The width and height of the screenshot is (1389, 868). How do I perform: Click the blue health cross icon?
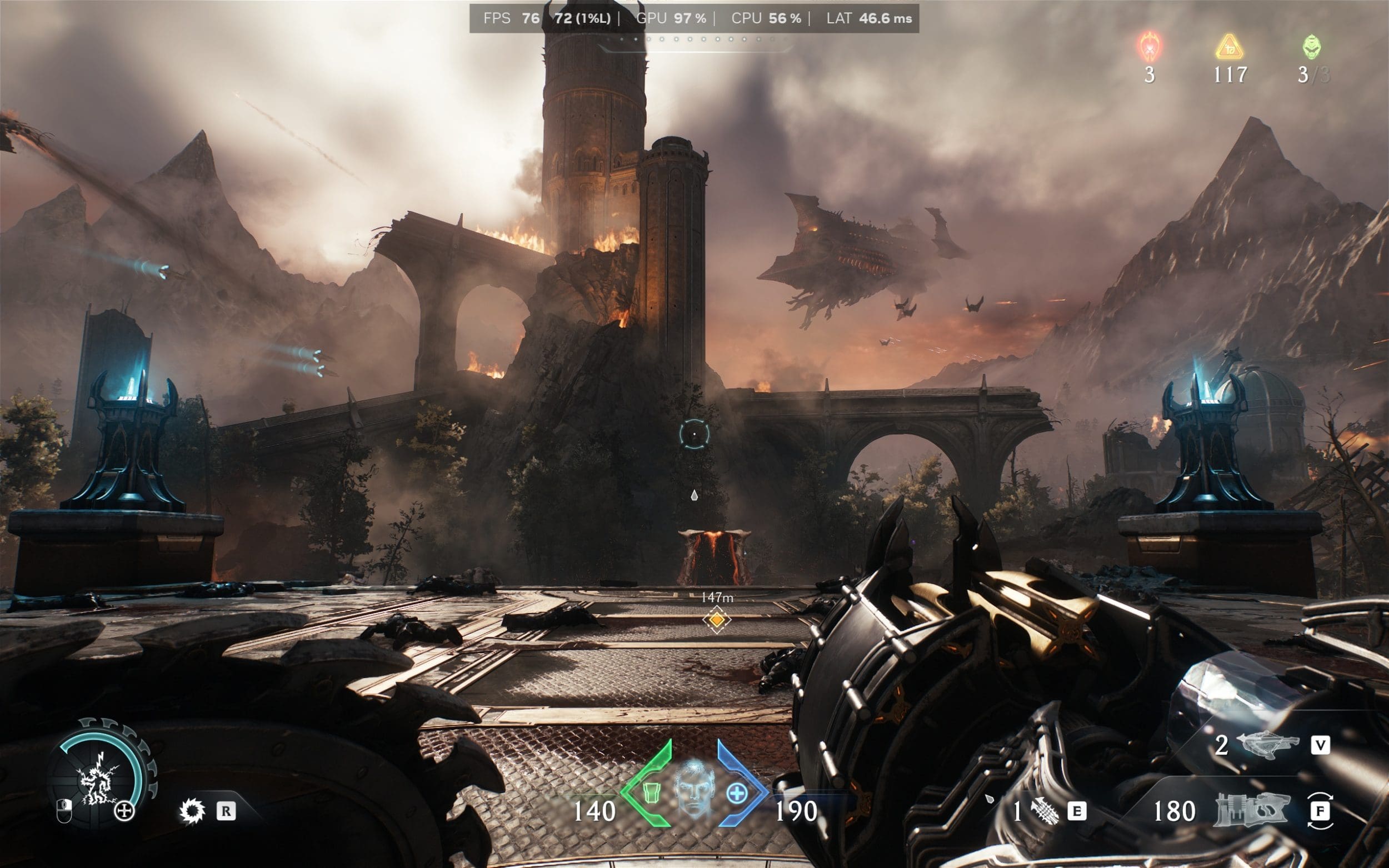point(737,794)
